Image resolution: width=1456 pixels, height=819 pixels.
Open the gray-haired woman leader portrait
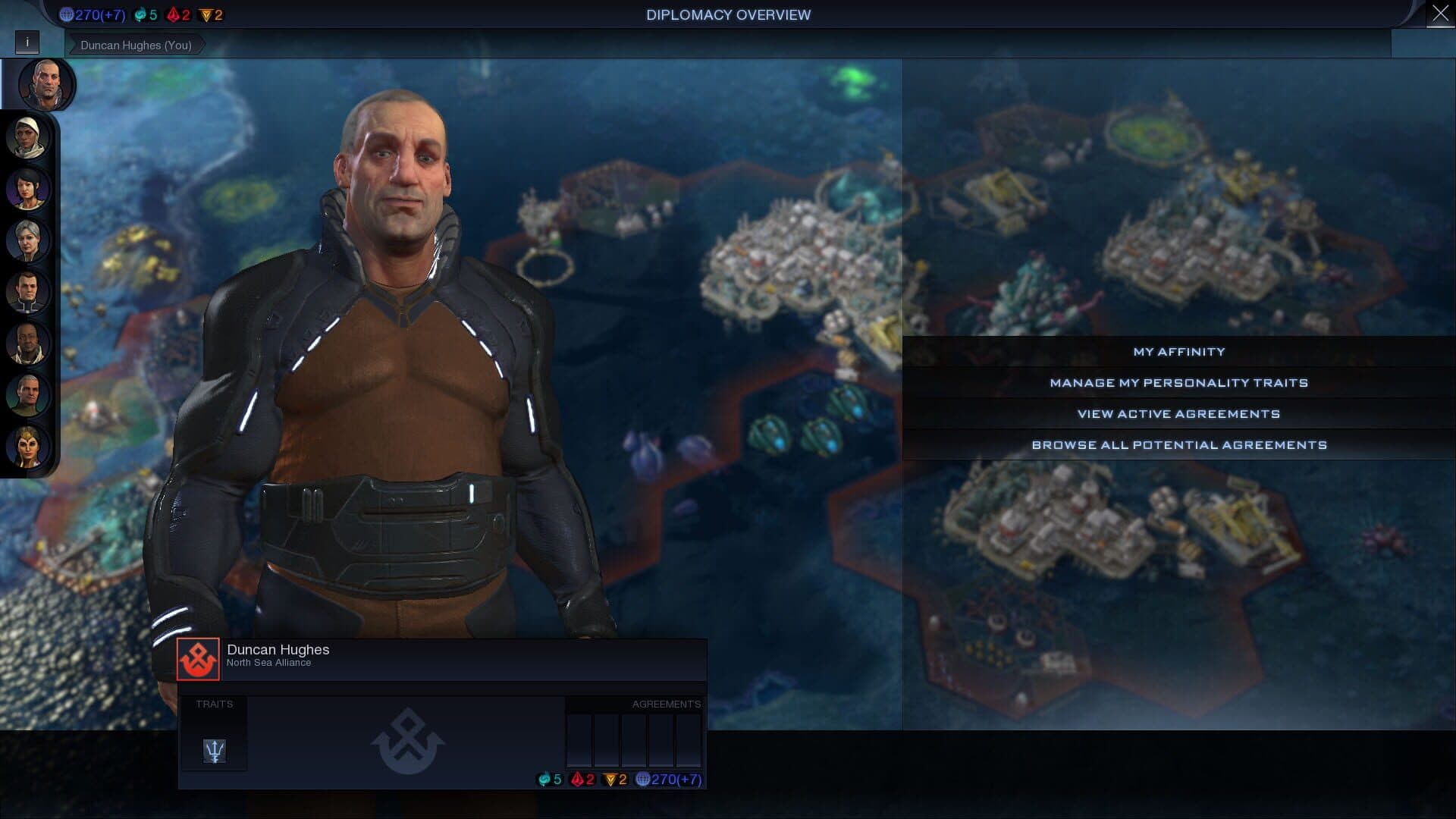[x=28, y=240]
